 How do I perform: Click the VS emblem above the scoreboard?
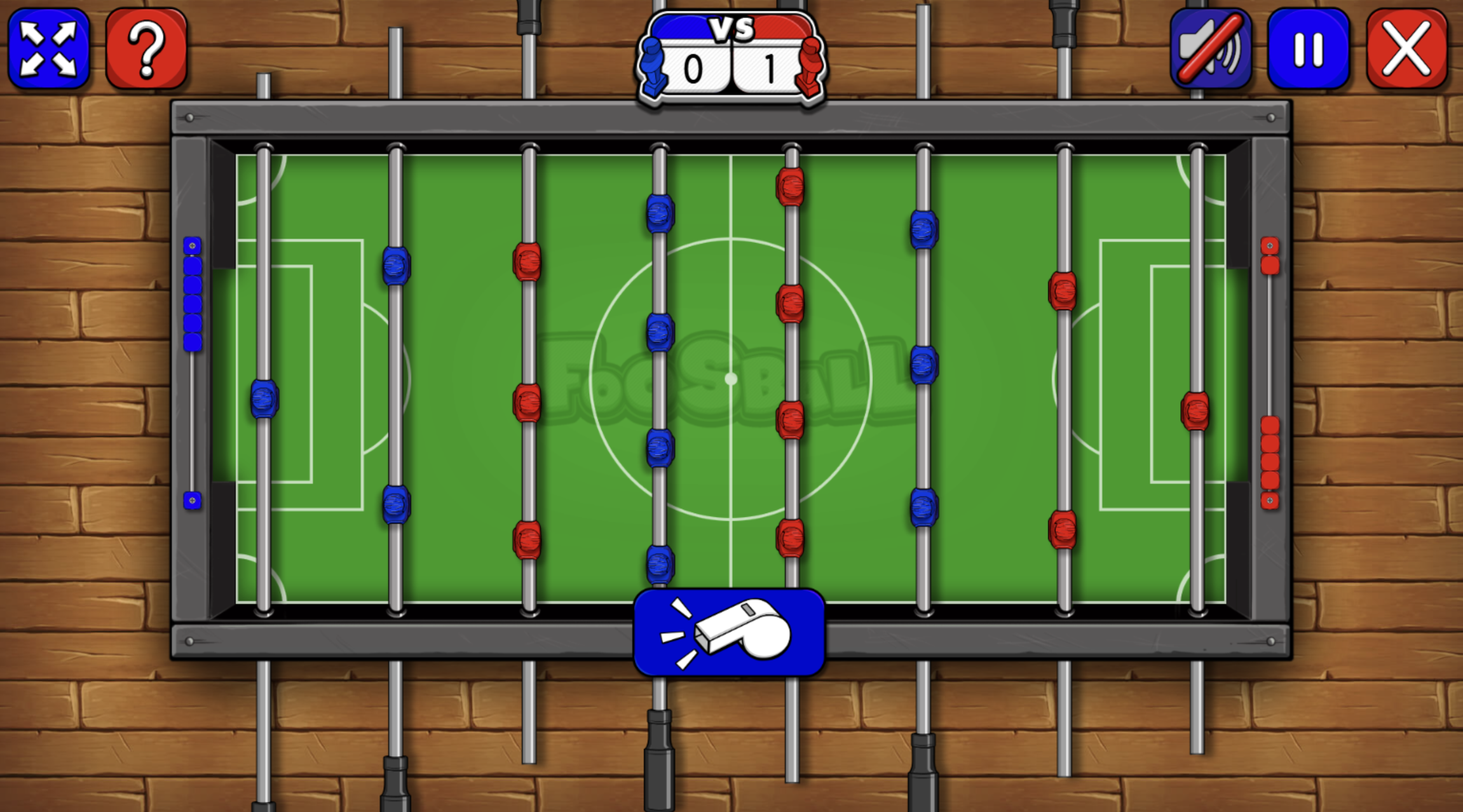730,27
